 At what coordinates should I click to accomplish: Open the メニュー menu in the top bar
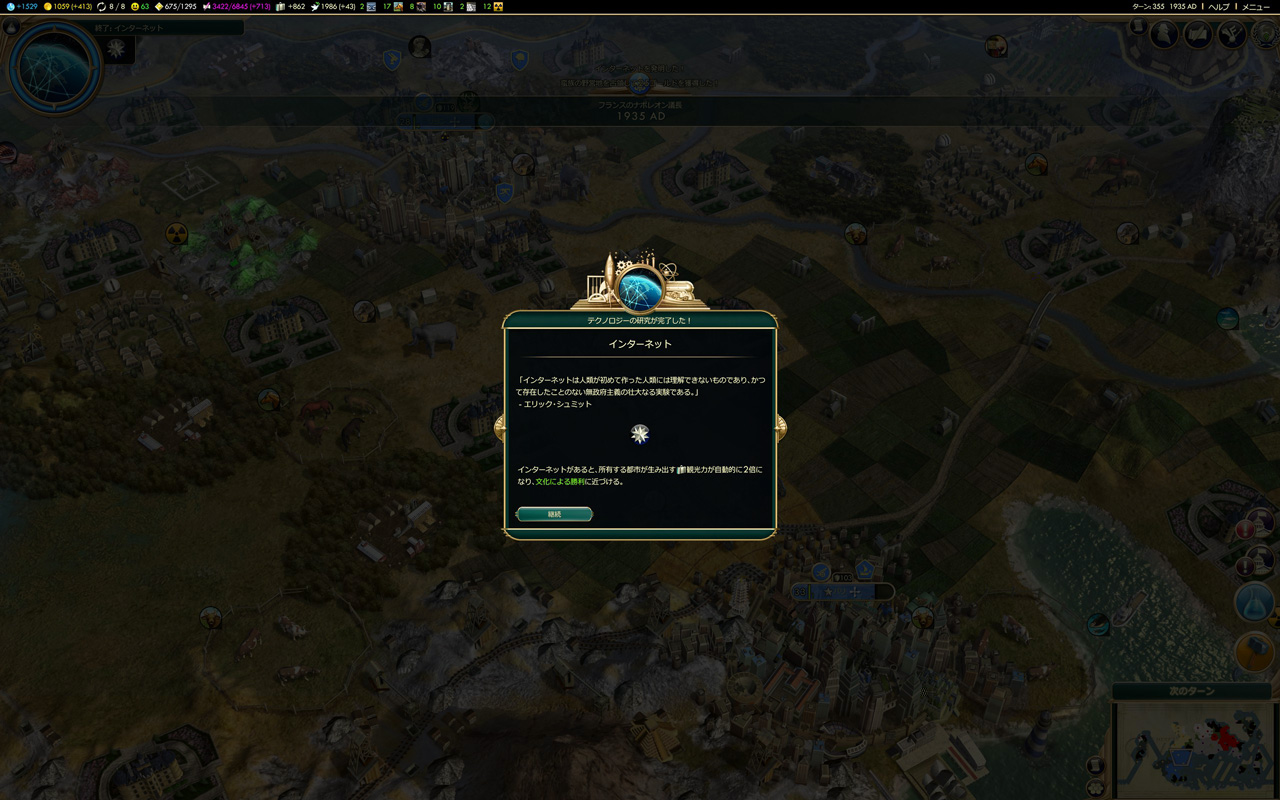pos(1255,7)
